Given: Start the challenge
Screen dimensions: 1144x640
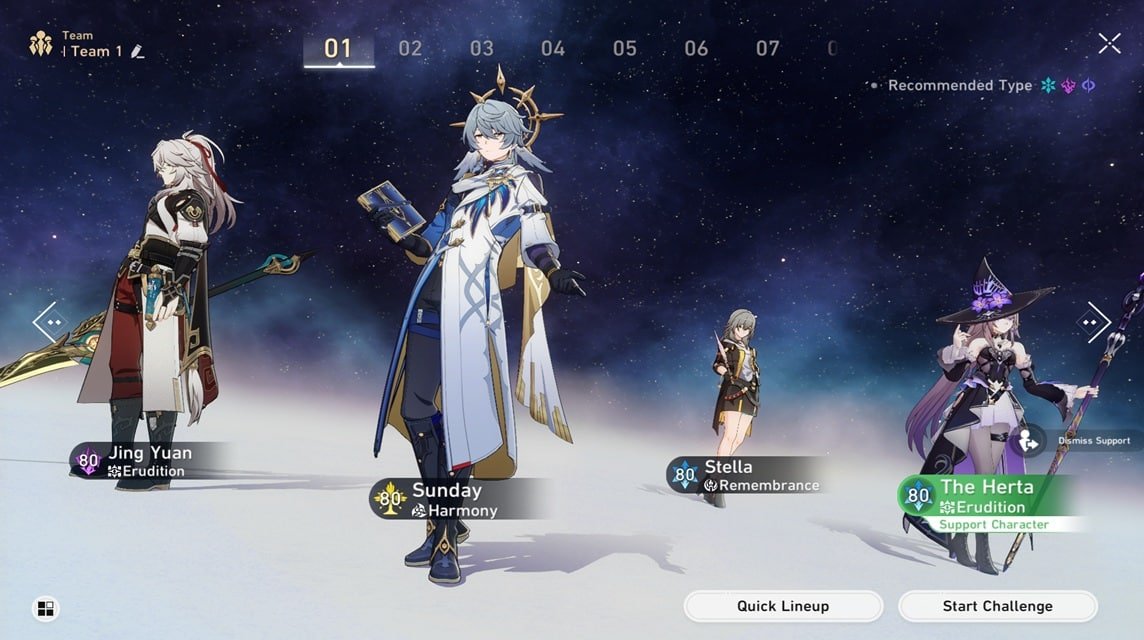Looking at the screenshot, I should (997, 606).
